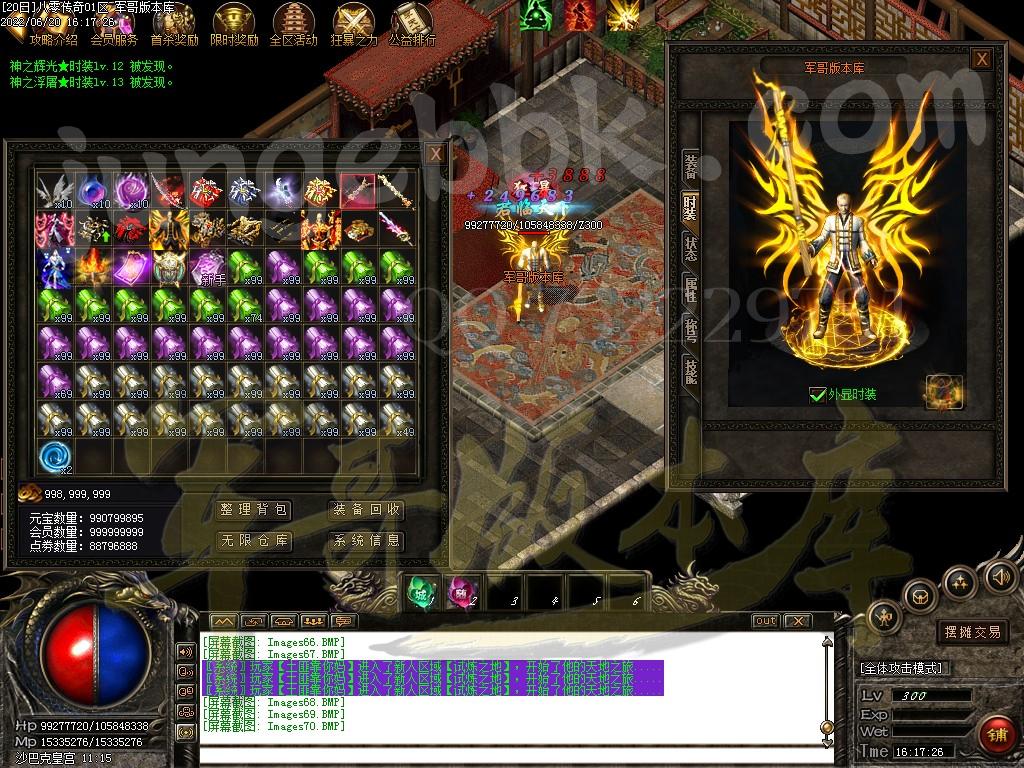The width and height of the screenshot is (1024, 768).
Task: Show 系统信息 system information
Action: click(367, 541)
